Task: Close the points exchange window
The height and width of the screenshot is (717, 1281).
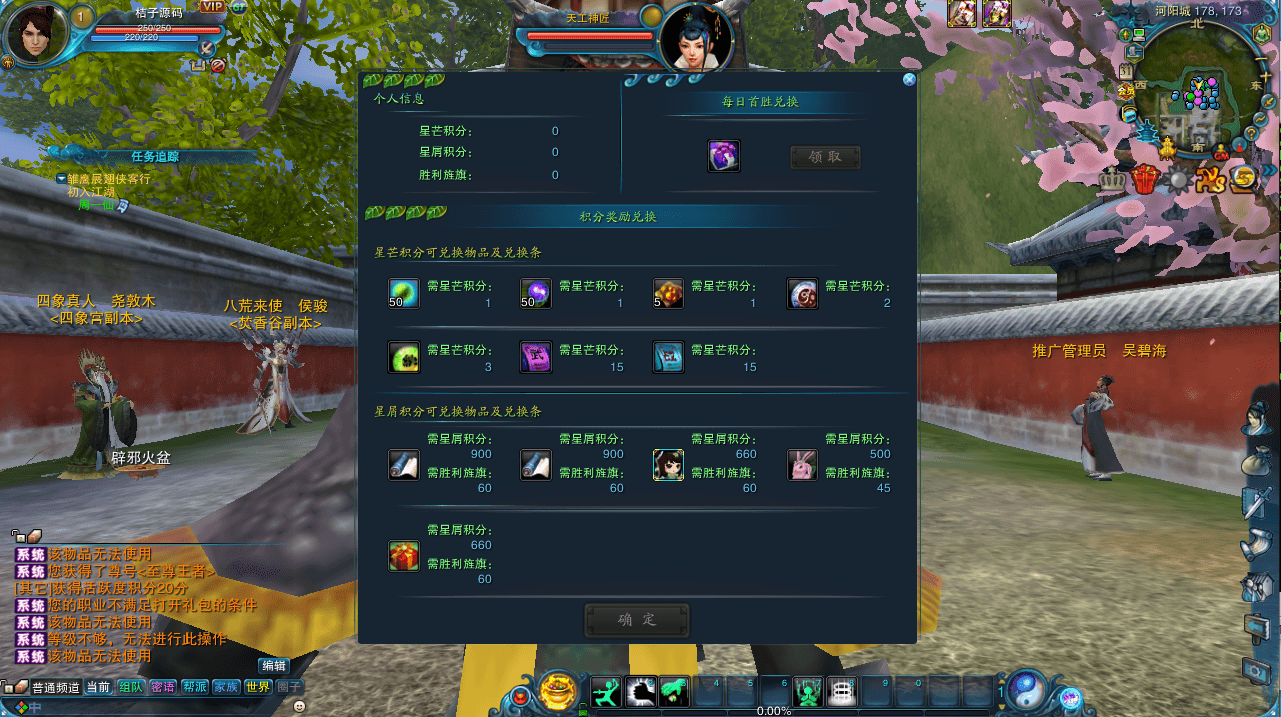Action: pos(909,80)
